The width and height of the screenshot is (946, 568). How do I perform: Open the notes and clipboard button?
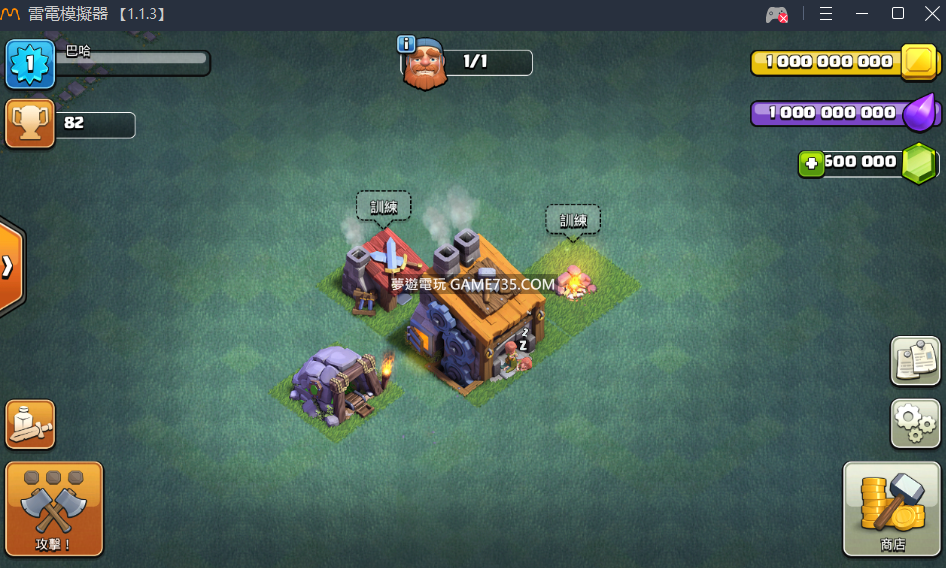click(x=915, y=361)
